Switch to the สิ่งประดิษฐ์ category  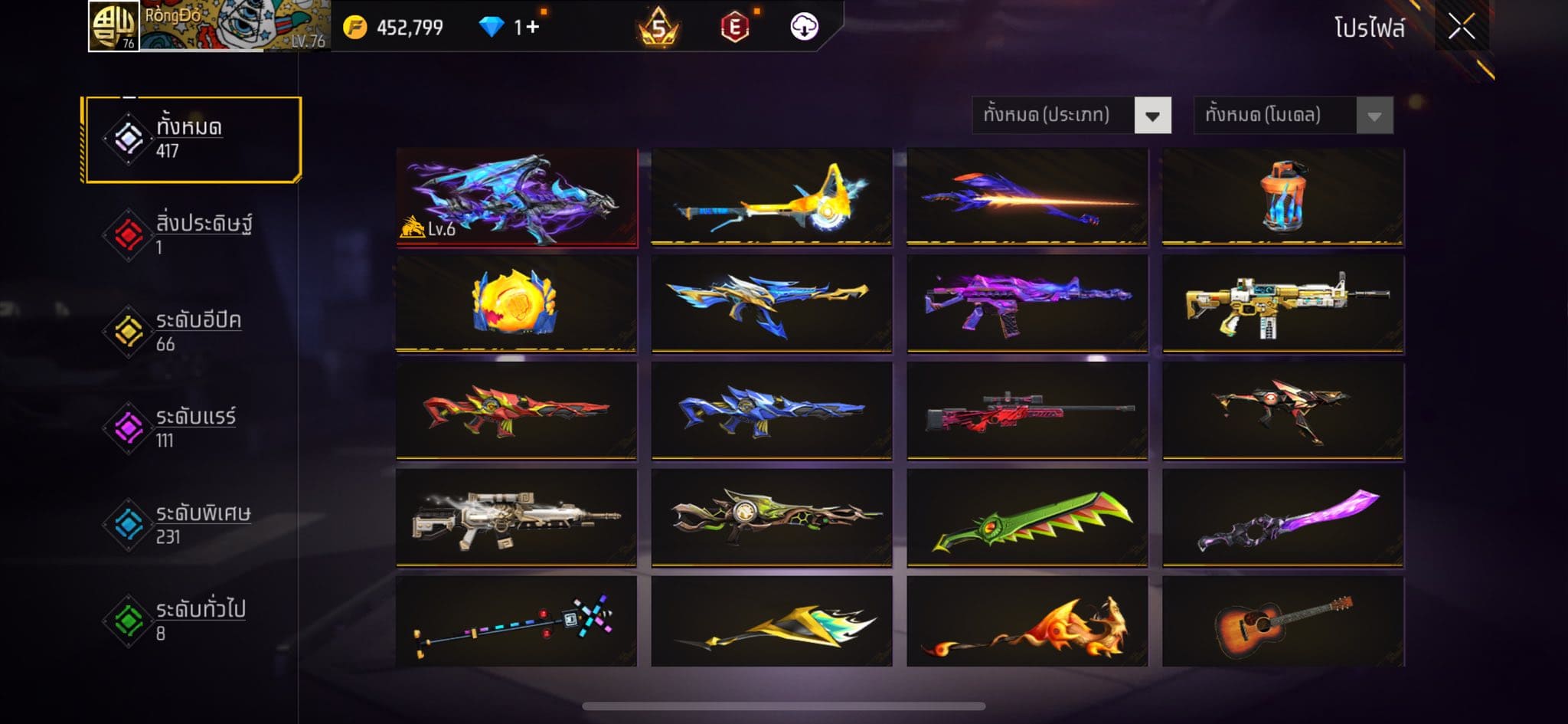coord(191,234)
